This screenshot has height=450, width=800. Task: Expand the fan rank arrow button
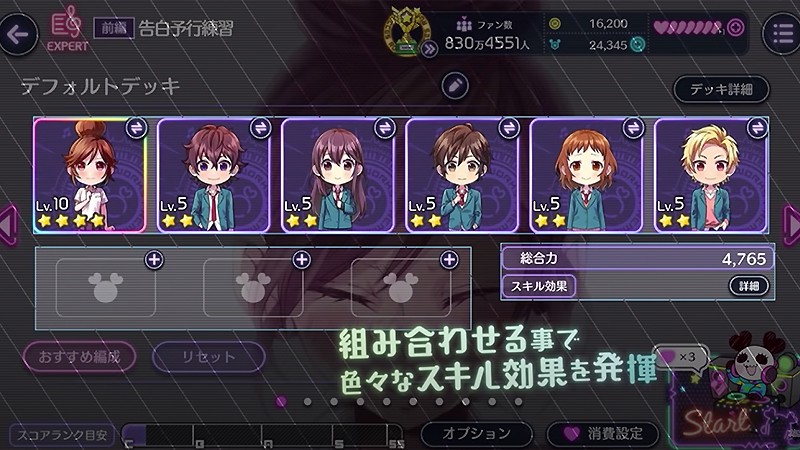pos(430,46)
